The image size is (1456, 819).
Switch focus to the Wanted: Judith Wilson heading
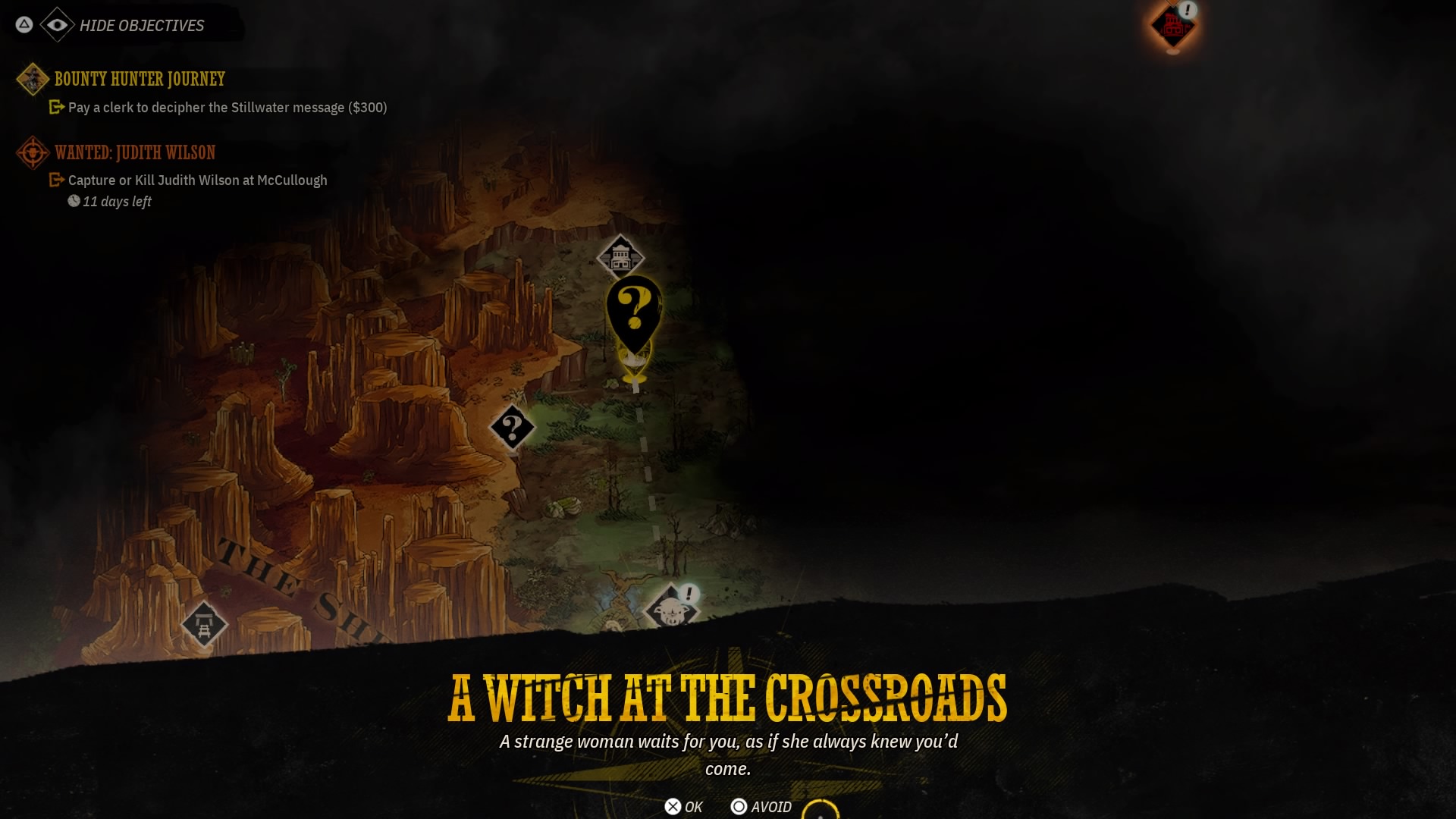(x=133, y=152)
